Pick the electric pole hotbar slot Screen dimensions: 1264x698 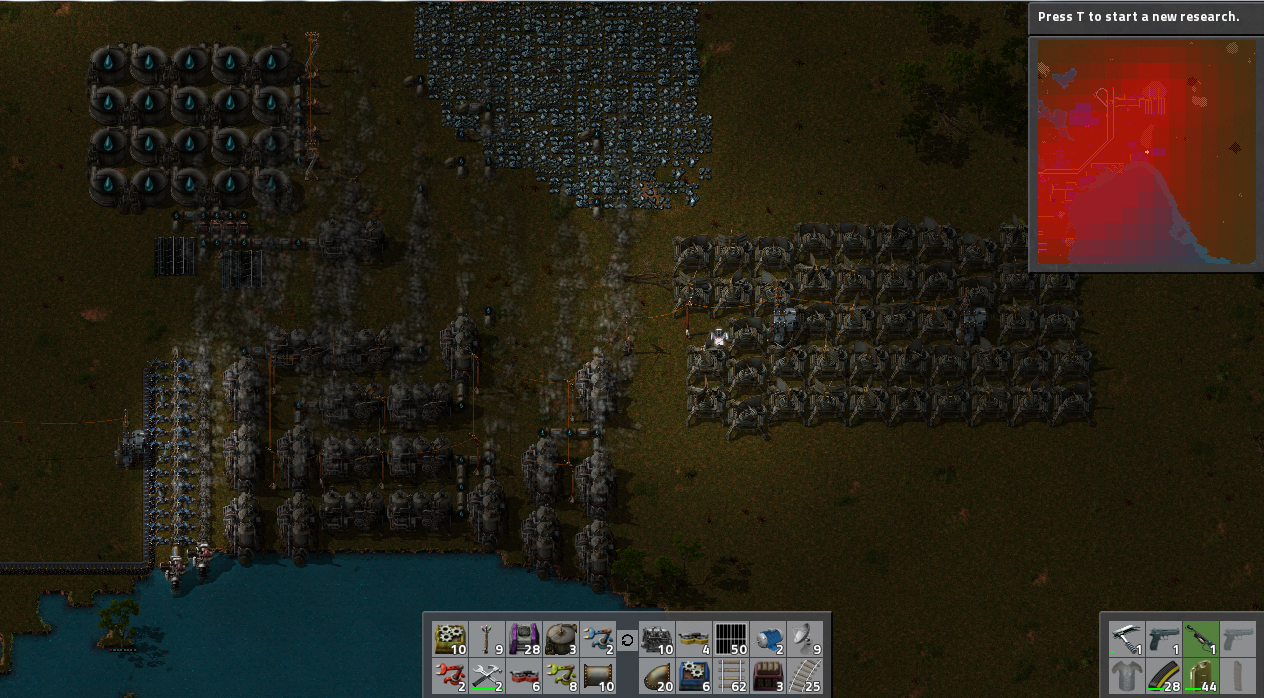click(x=487, y=638)
